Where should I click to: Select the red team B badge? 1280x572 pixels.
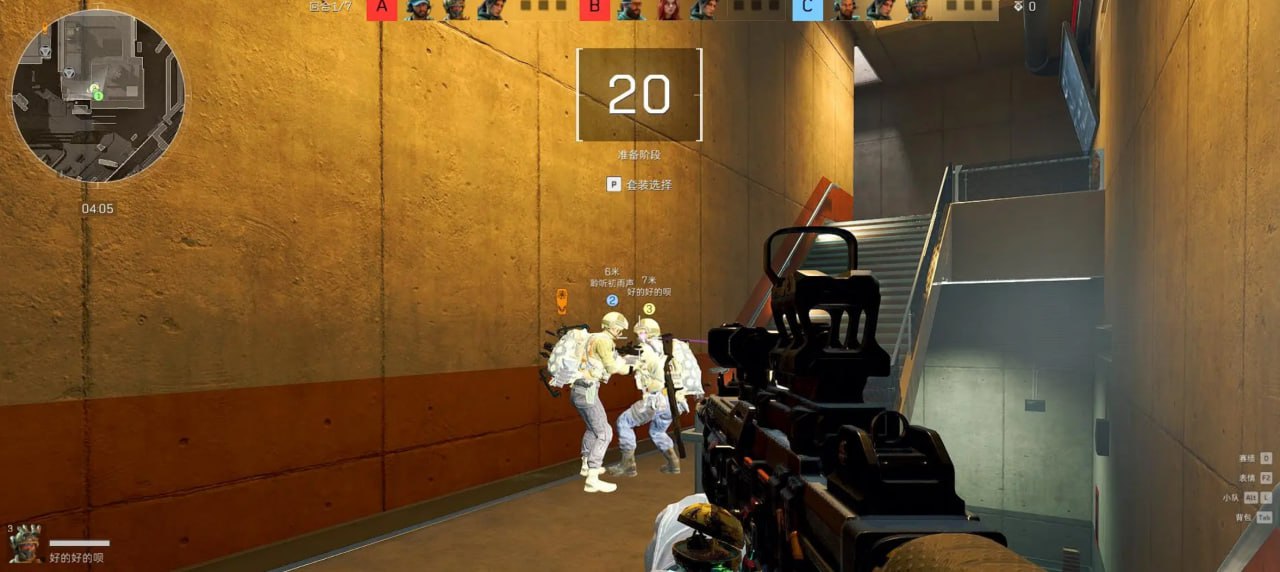(x=595, y=10)
